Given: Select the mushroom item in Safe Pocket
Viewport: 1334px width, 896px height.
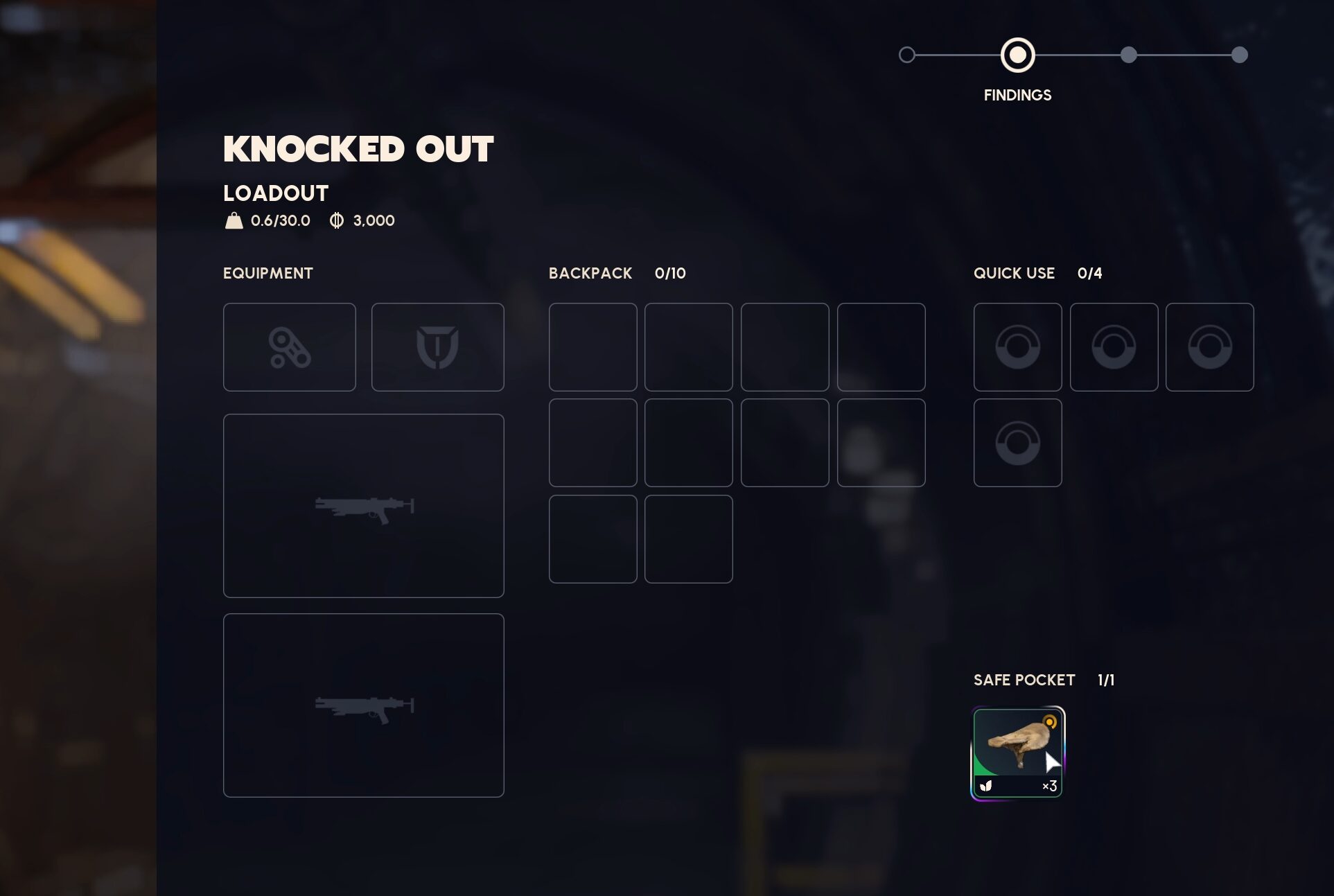Looking at the screenshot, I should point(1017,752).
